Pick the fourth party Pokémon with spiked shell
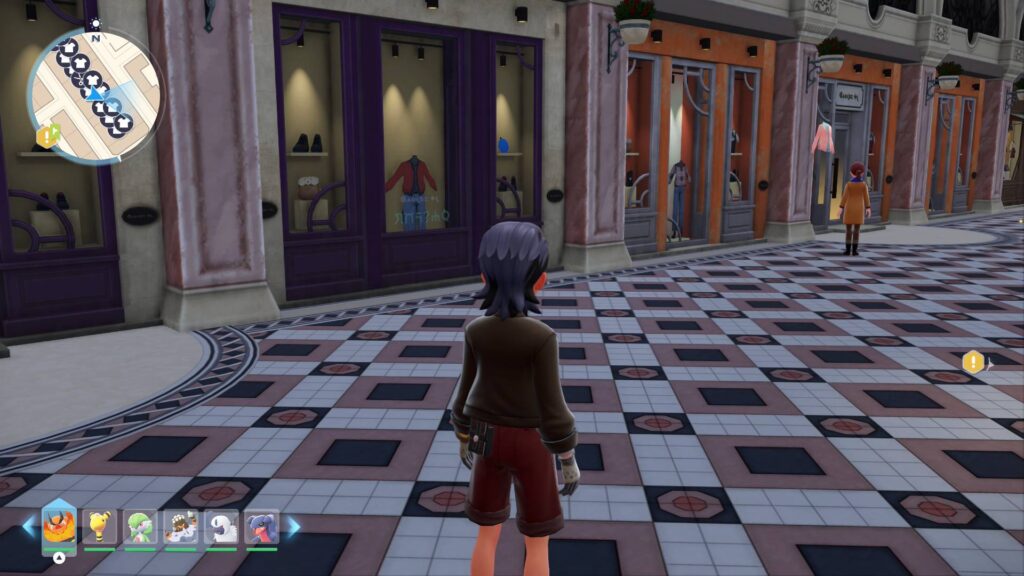1024x576 pixels. coord(180,527)
